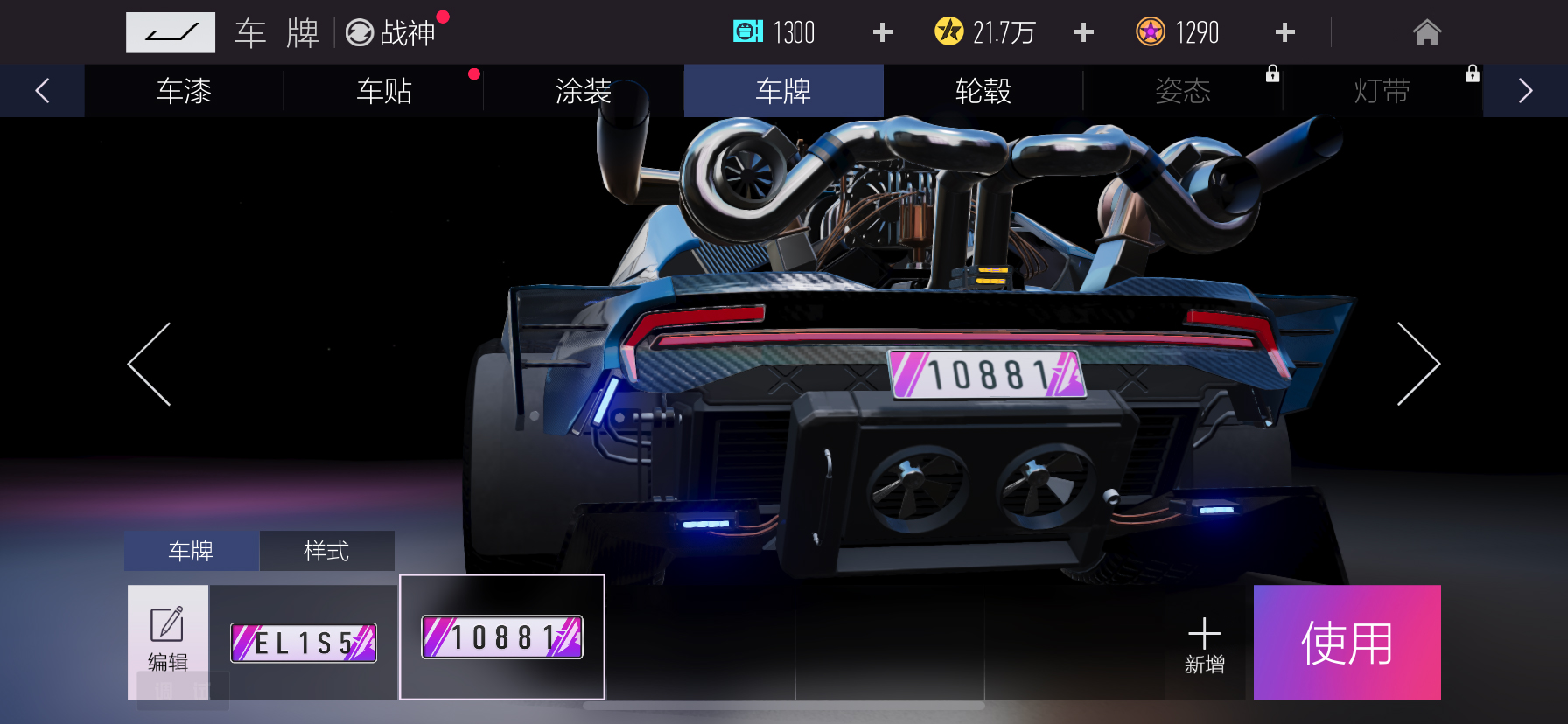Click the home icon
The width and height of the screenshot is (1568, 724).
tap(1426, 33)
